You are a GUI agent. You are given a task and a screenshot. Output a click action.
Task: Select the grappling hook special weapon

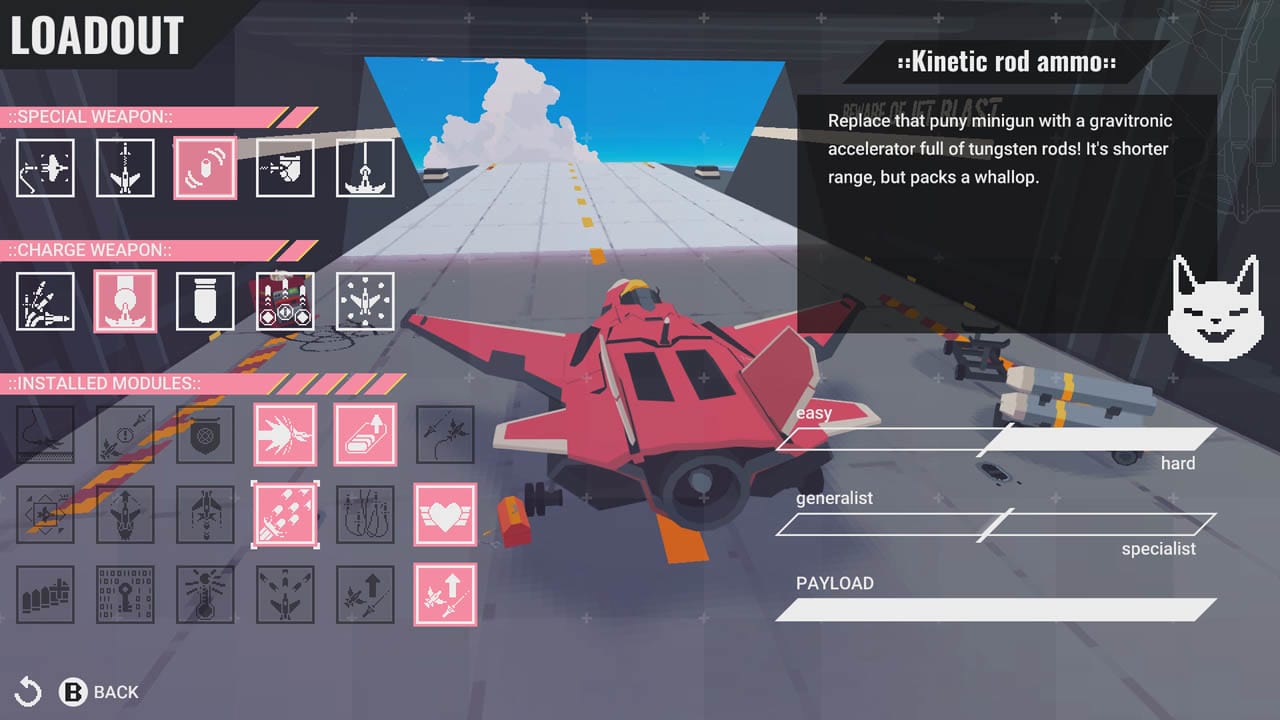[x=45, y=167]
